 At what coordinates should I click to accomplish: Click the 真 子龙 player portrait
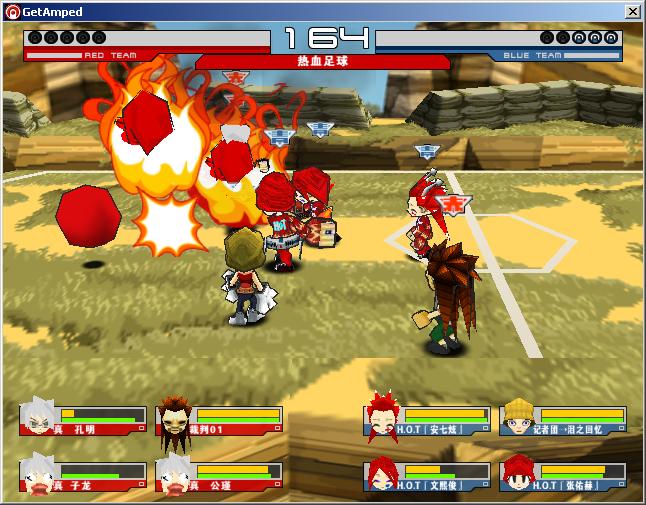36,473
